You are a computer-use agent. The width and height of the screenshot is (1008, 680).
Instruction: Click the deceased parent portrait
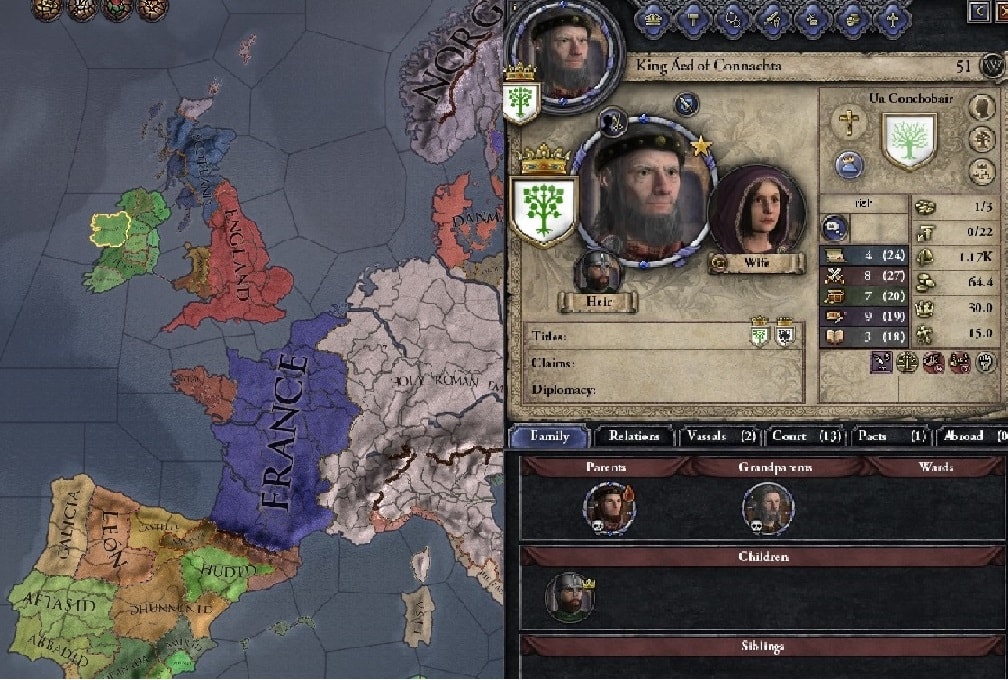click(x=610, y=508)
